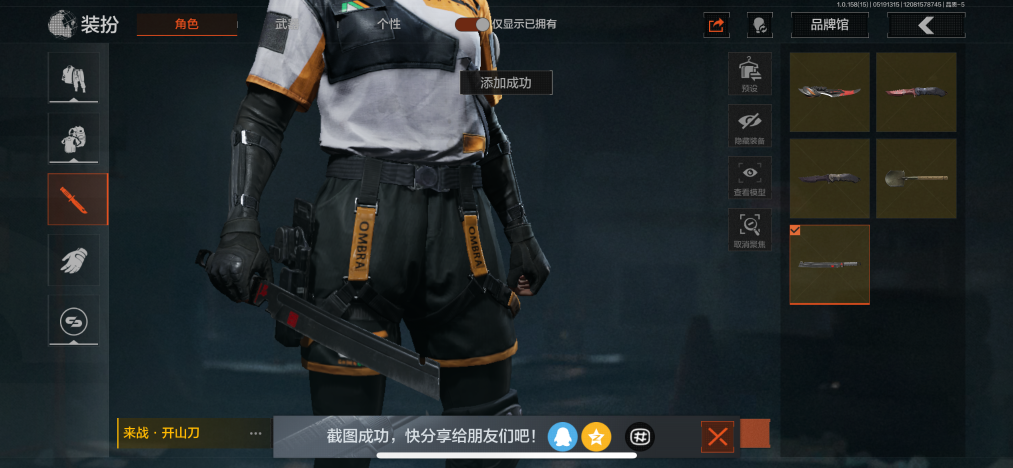This screenshot has width=1013, height=468.
Task: Toggle 隐藏装备 hide equipment
Action: pos(749,126)
